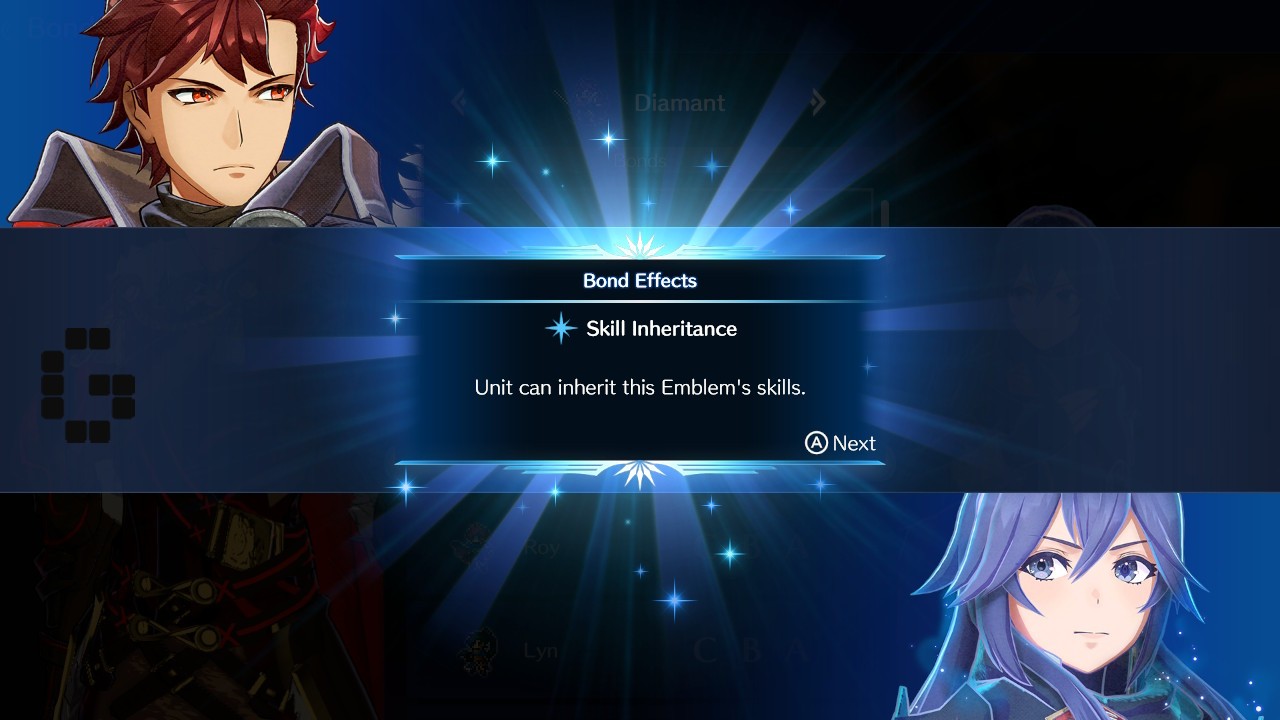The image size is (1280, 720).
Task: Click the right chevron beside Diamant's name
Action: (818, 102)
